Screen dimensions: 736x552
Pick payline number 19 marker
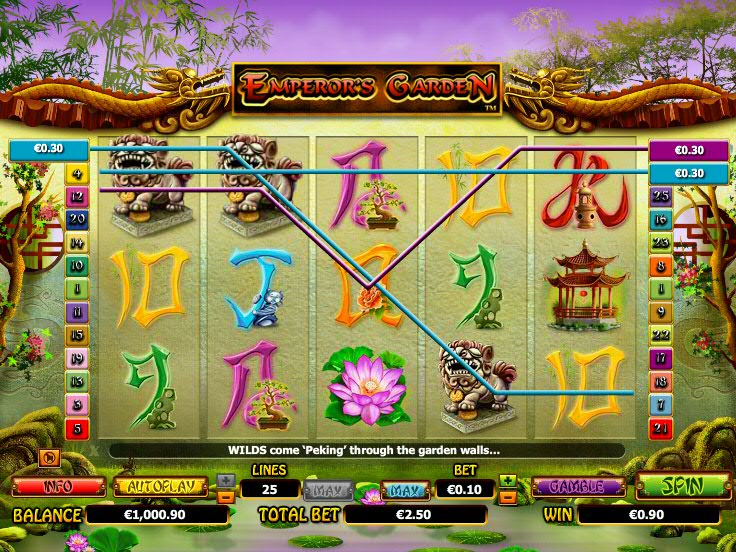[77, 359]
